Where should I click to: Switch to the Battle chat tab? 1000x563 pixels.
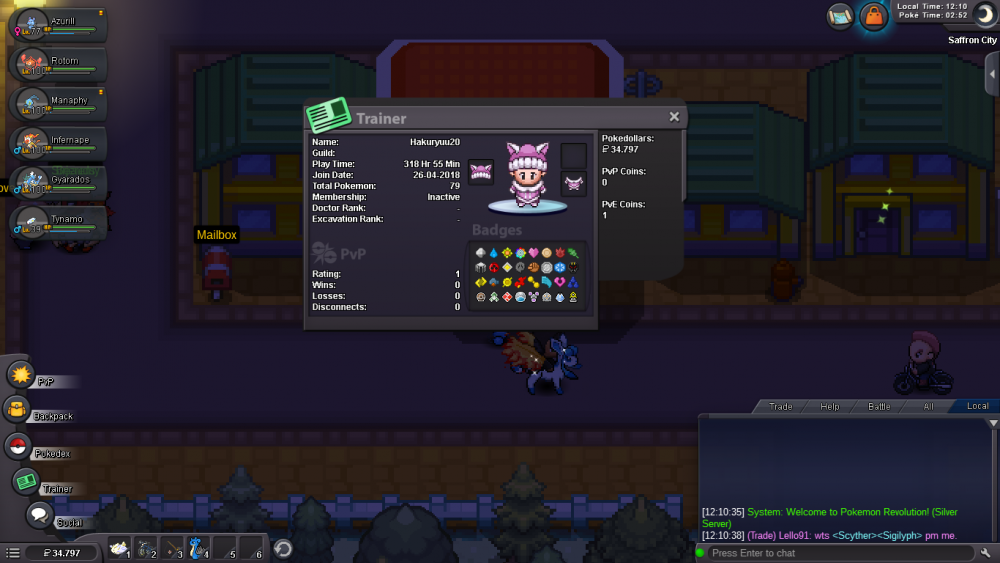[x=878, y=406]
